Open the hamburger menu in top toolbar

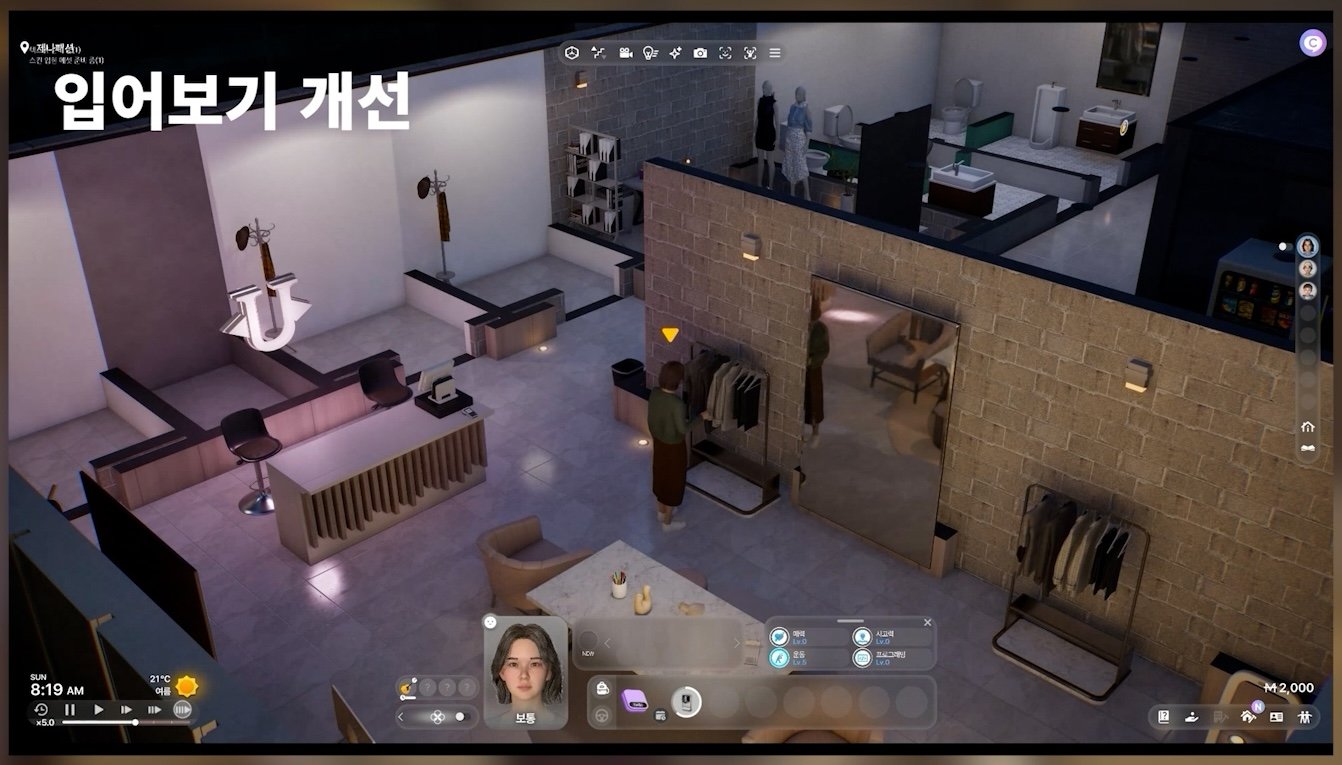775,53
